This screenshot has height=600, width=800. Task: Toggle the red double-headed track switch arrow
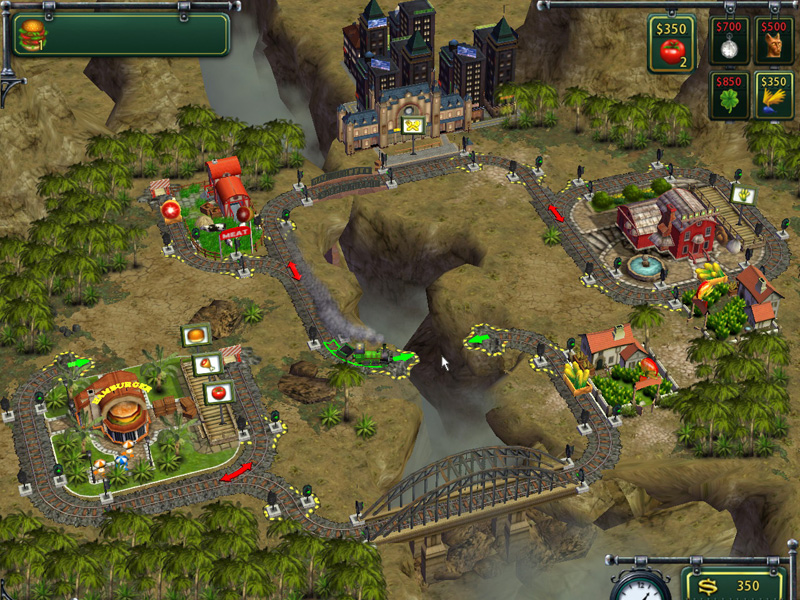coord(237,472)
